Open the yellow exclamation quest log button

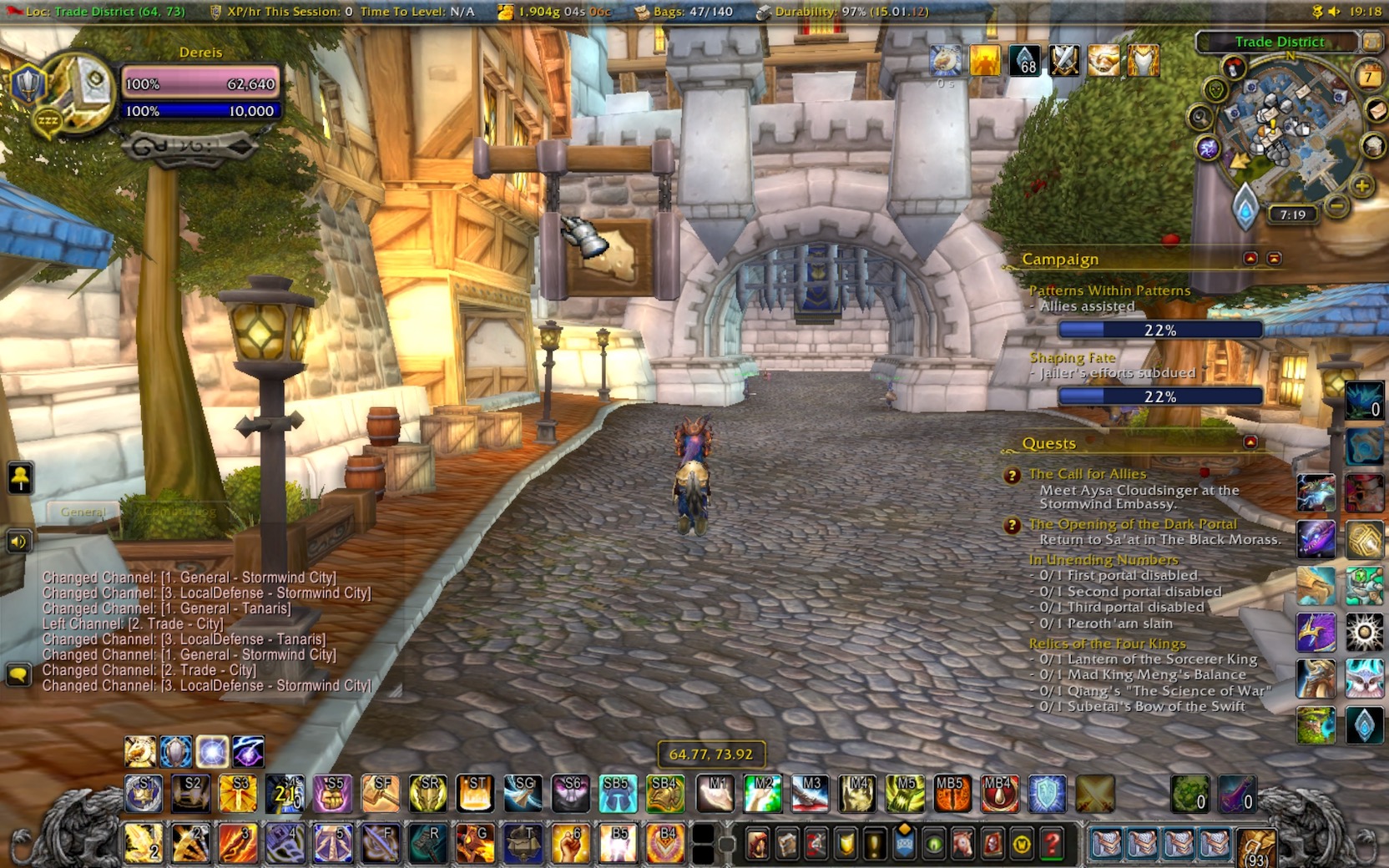873,845
